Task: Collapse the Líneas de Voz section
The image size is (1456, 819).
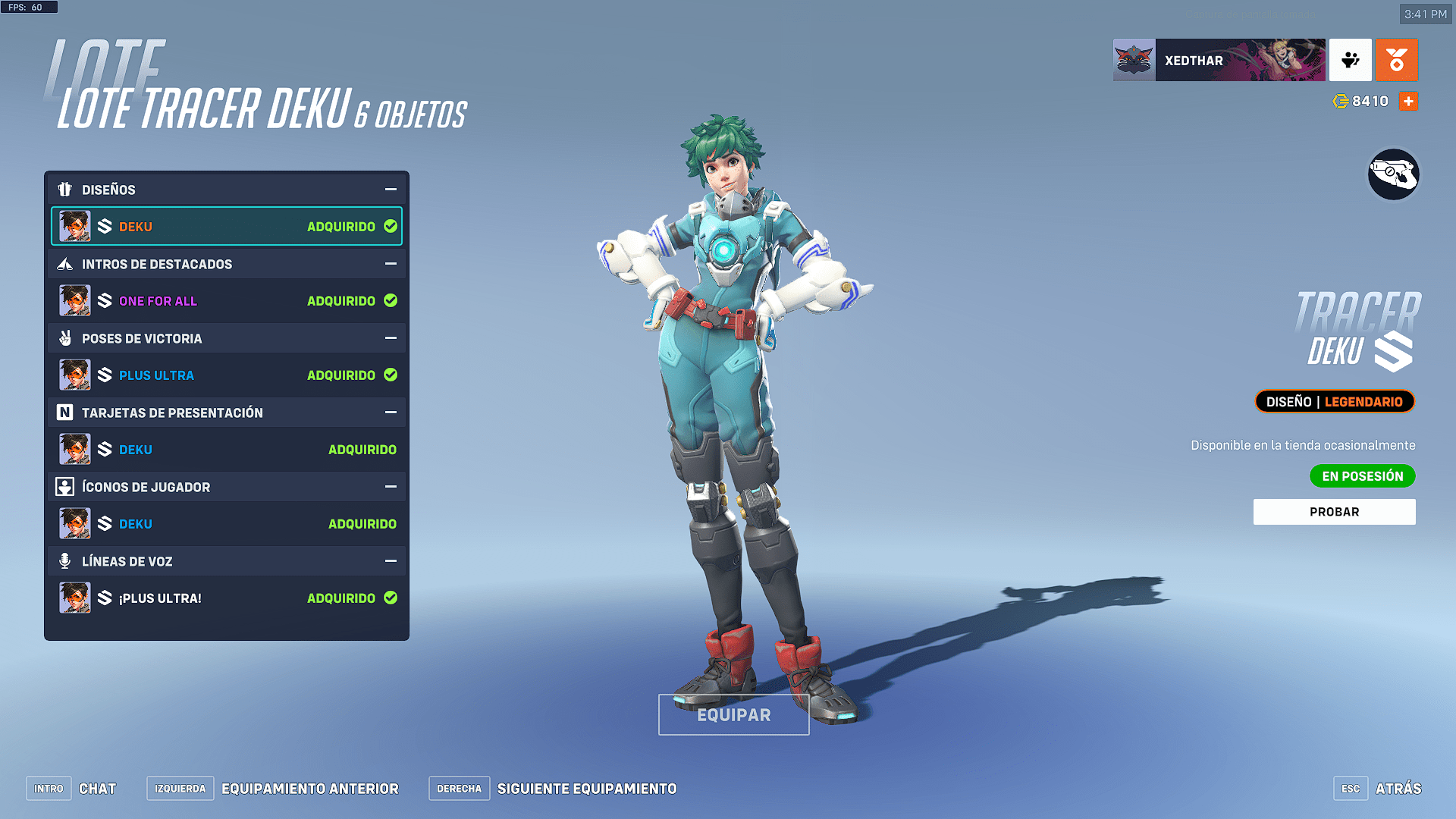Action: coord(391,561)
